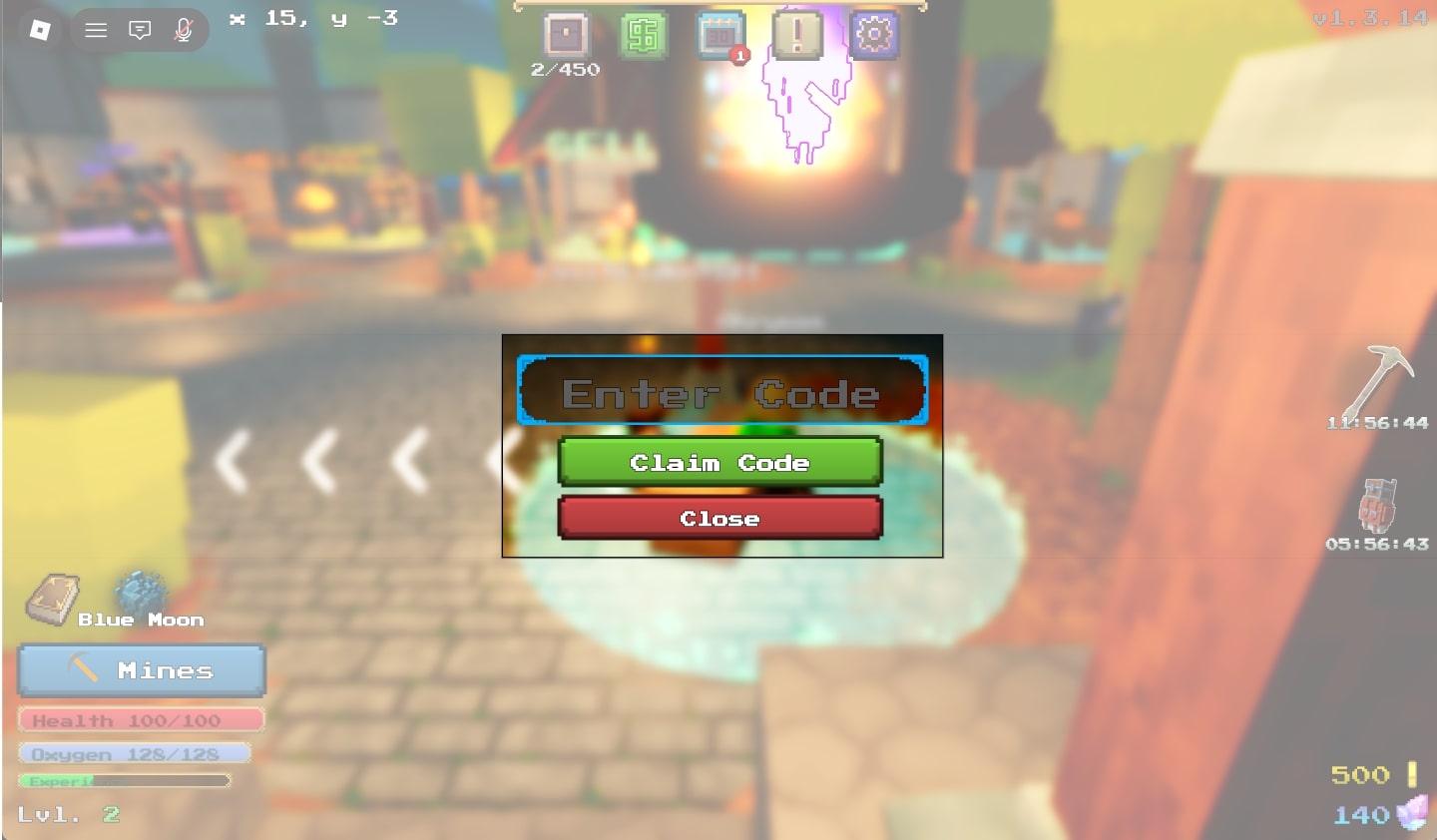
Task: Click the Enter Code input field
Action: (720, 391)
